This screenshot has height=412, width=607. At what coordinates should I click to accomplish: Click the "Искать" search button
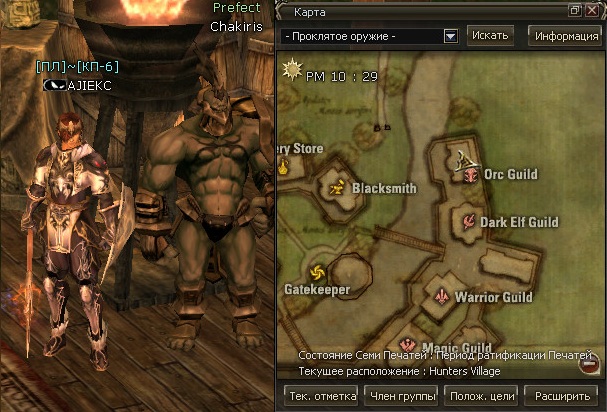(490, 35)
